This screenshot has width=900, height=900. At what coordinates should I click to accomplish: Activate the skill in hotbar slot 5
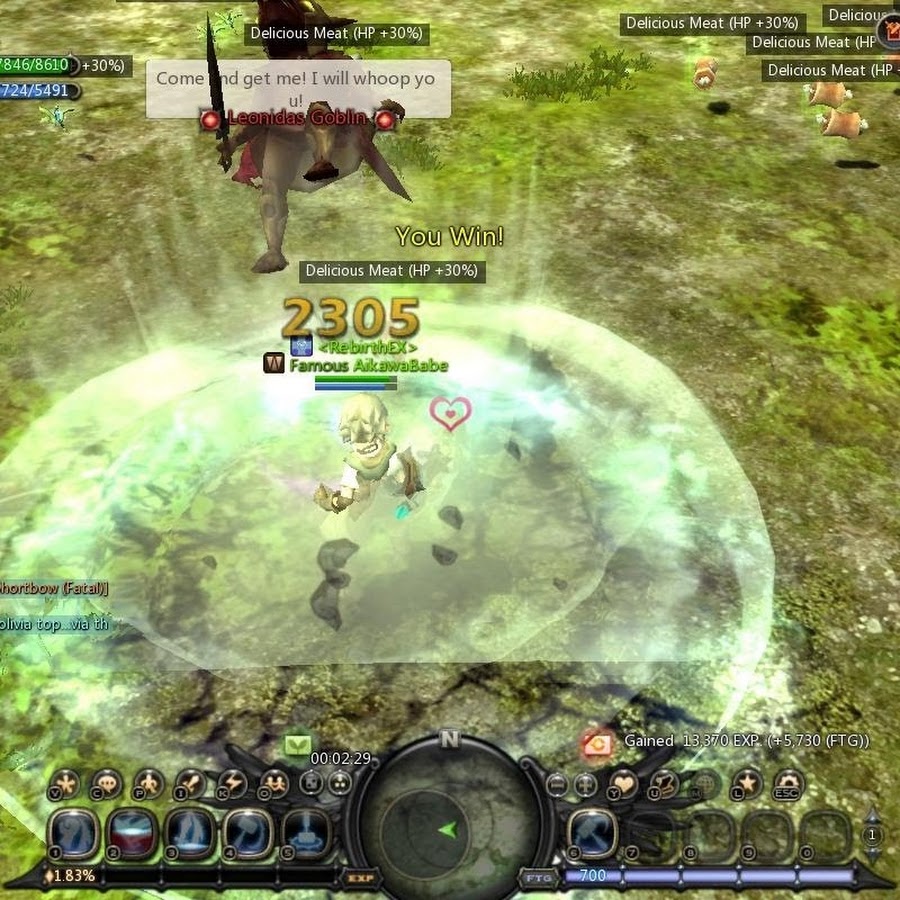click(305, 833)
